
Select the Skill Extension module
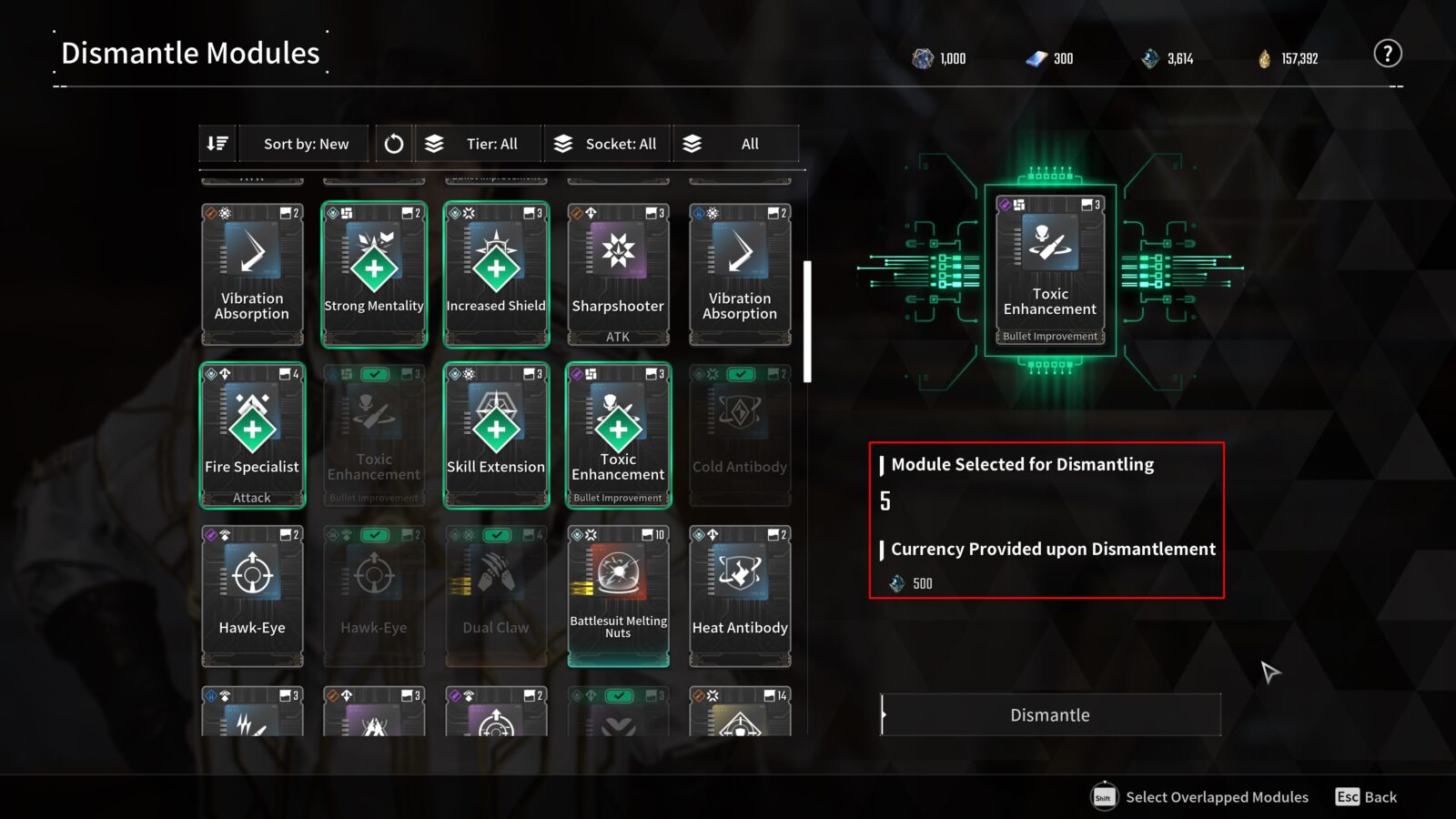496,435
